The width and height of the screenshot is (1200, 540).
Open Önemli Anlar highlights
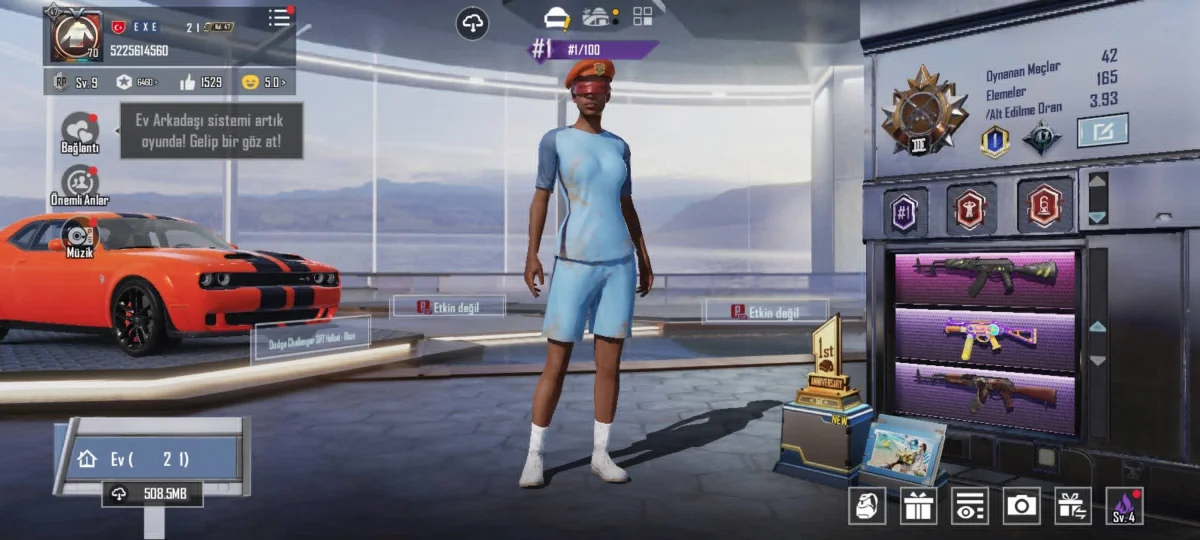79,182
